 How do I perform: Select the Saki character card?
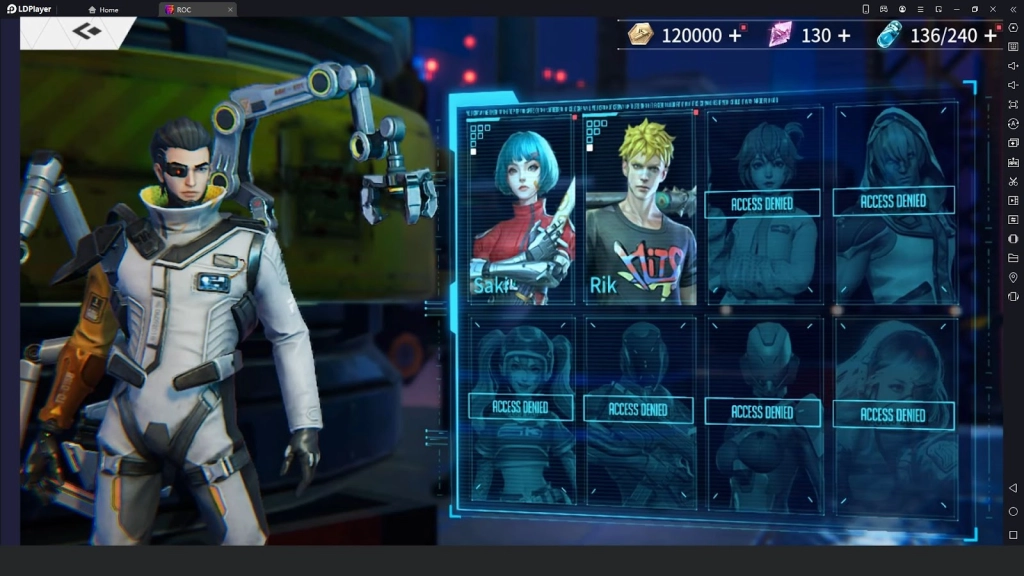coord(522,208)
